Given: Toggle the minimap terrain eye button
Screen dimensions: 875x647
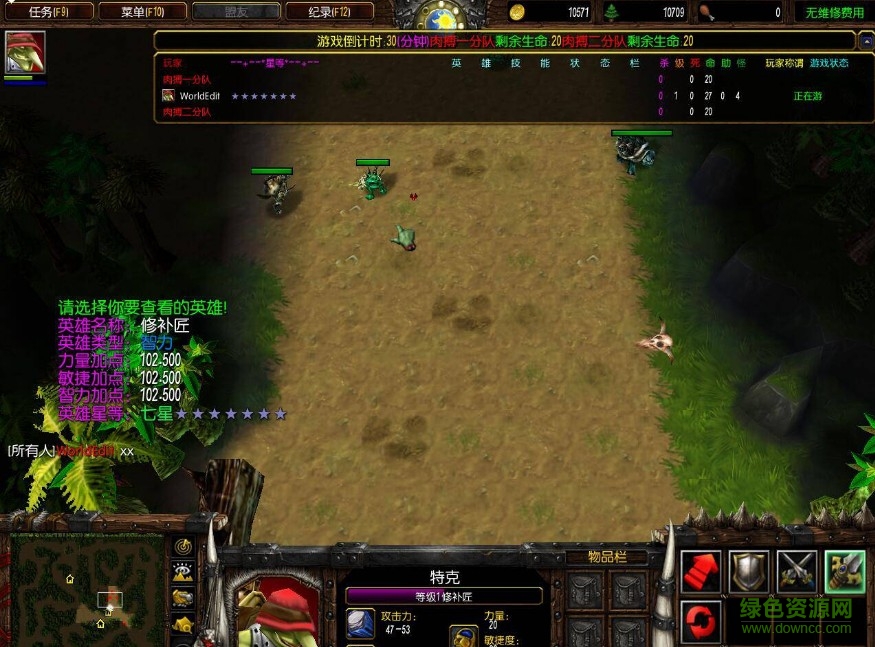Looking at the screenshot, I should pos(184,572).
